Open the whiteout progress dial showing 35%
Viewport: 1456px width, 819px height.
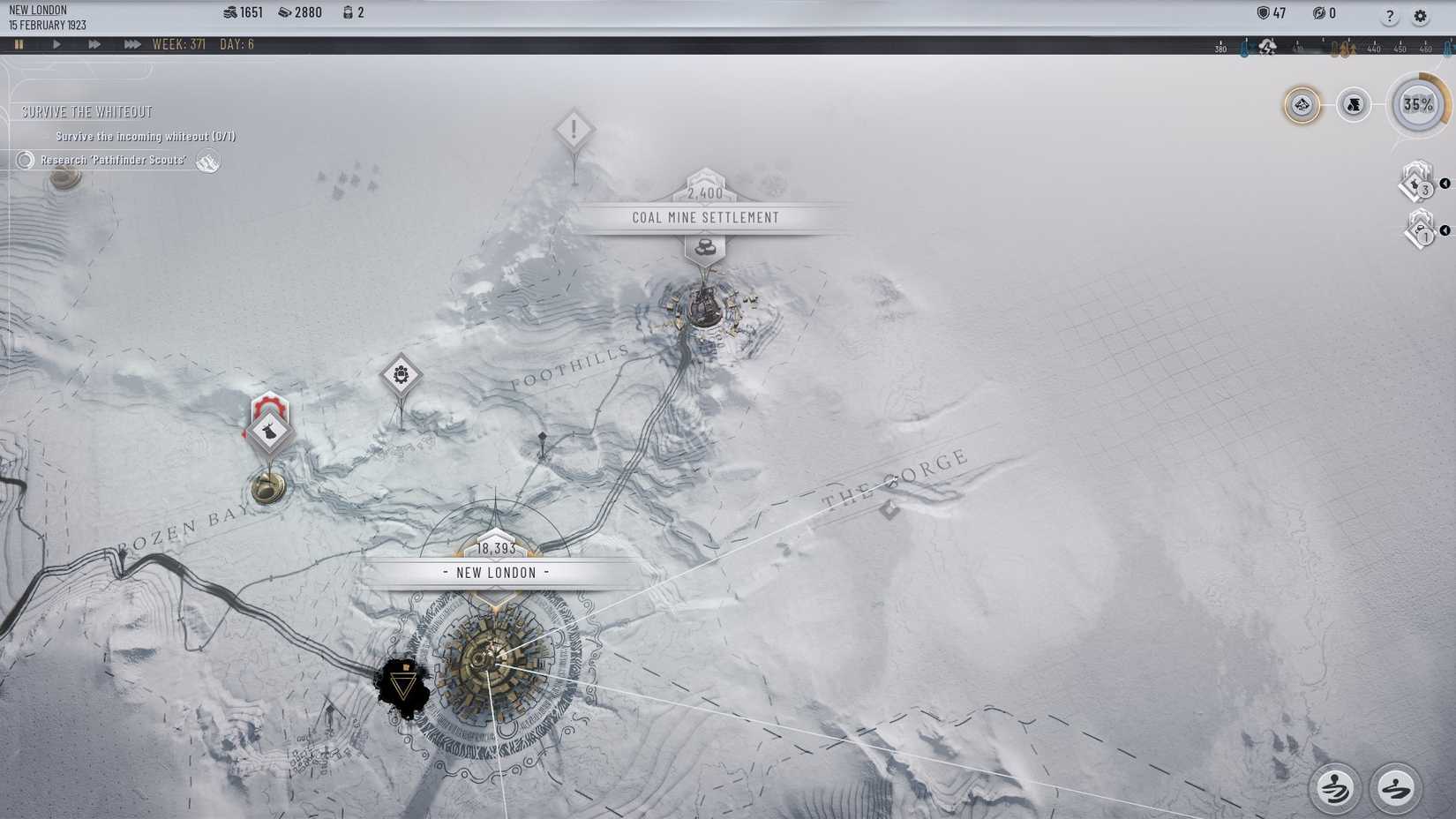click(1419, 105)
